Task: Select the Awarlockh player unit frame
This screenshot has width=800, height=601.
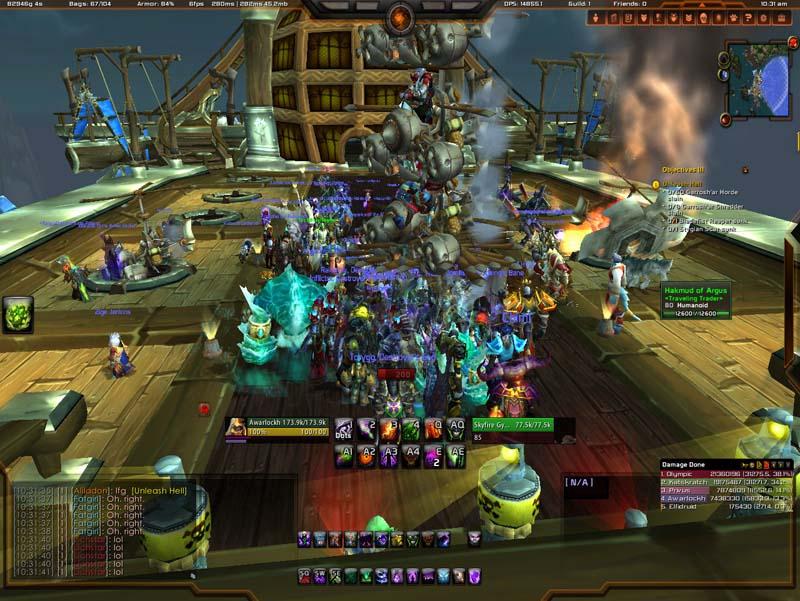Action: coord(276,428)
